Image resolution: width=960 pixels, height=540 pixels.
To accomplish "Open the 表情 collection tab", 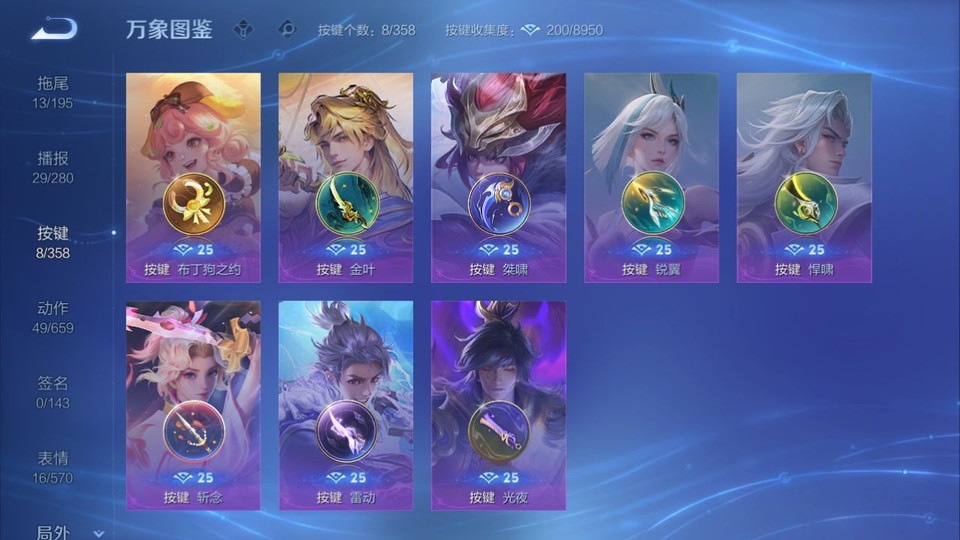I will (54, 467).
